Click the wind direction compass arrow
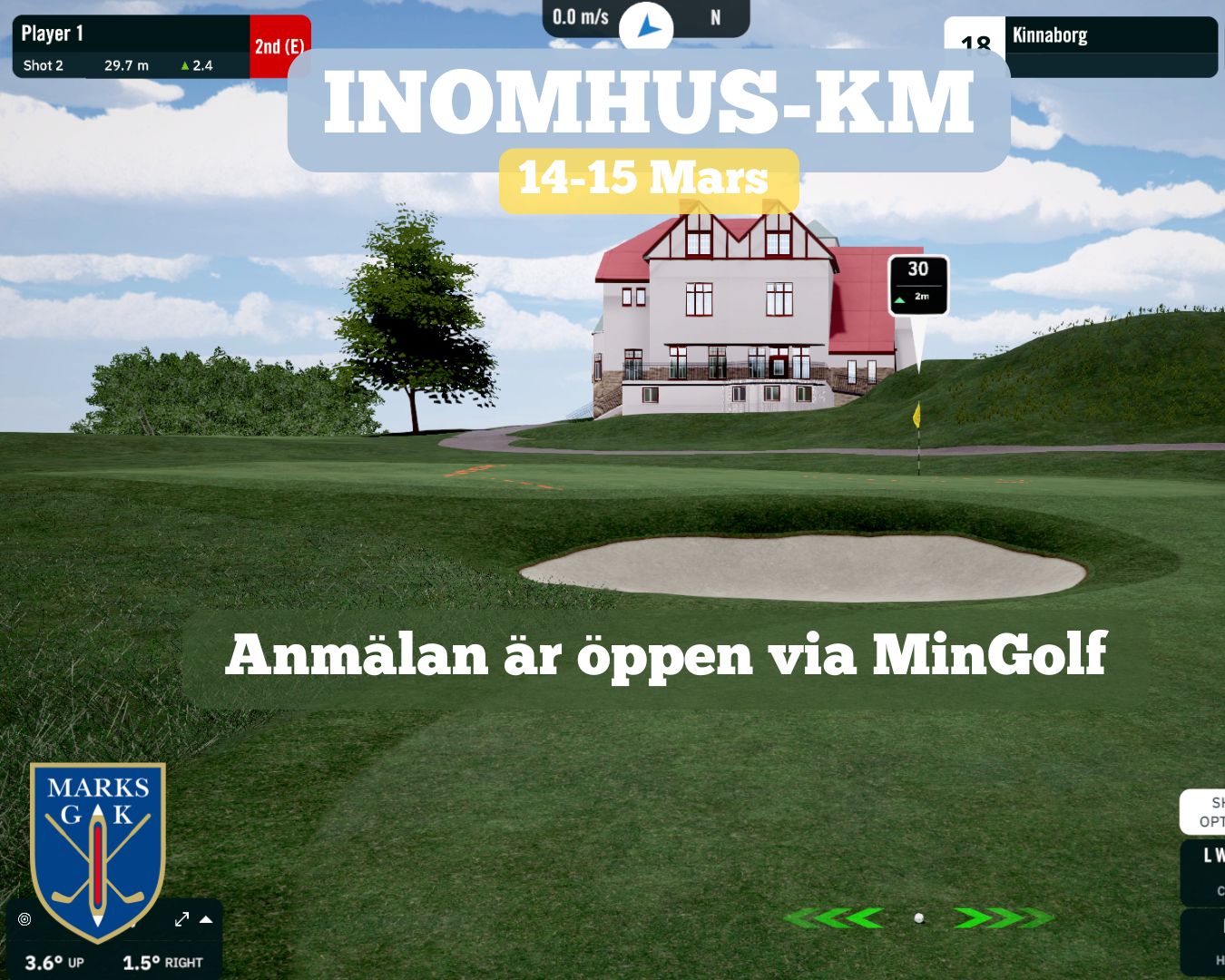 647,27
